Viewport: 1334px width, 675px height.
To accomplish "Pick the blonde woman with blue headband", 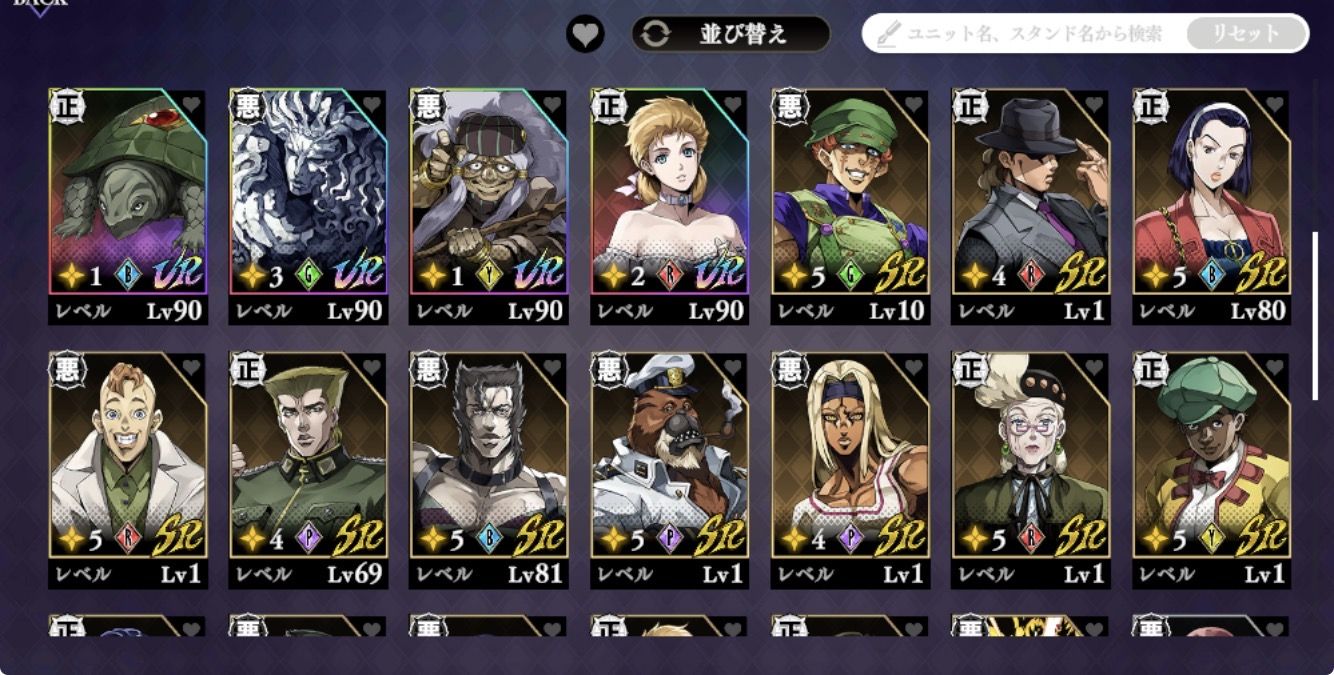I will click(x=850, y=455).
